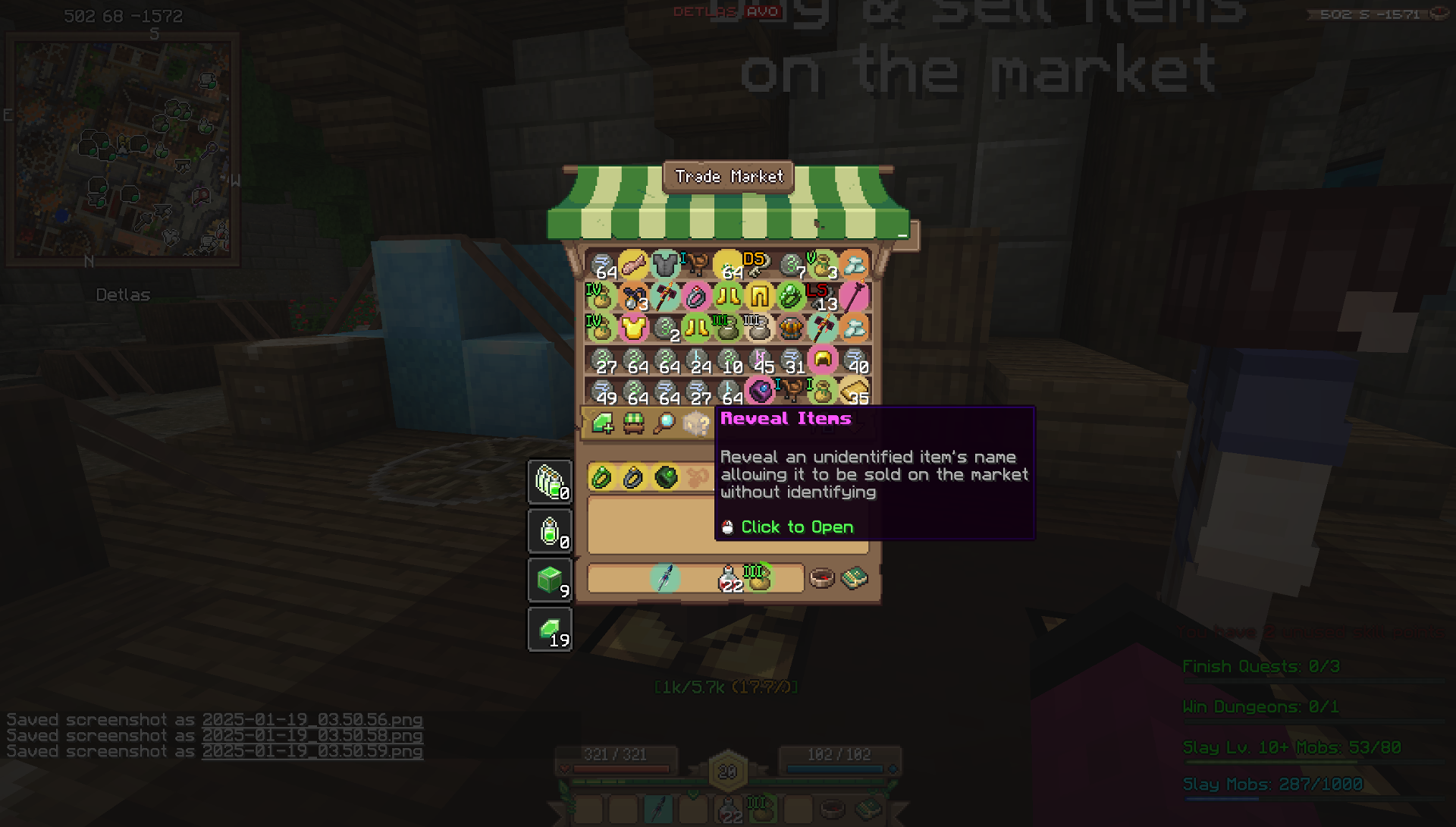Click the town minimap
This screenshot has width=1456, height=827.
[123, 149]
